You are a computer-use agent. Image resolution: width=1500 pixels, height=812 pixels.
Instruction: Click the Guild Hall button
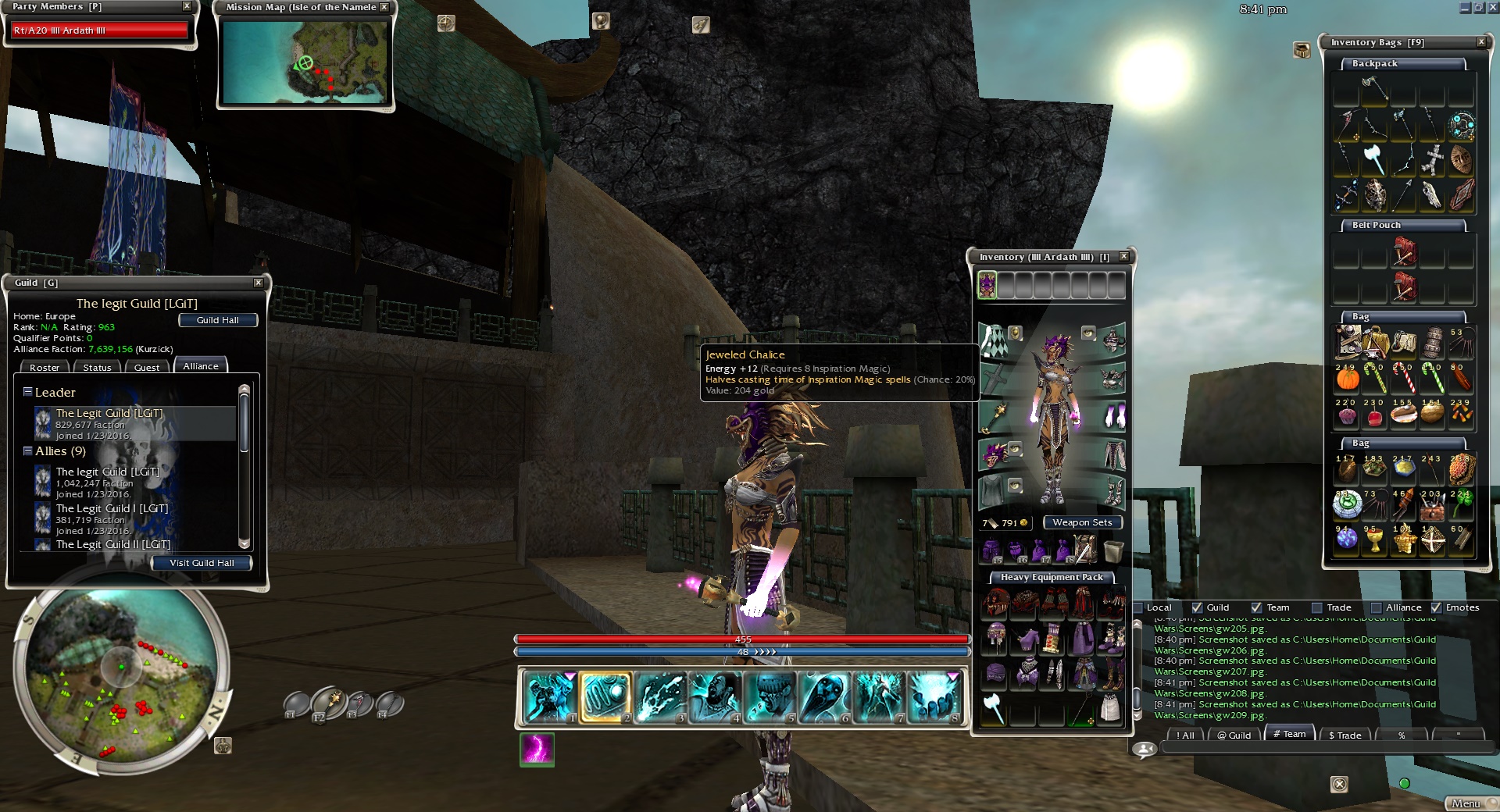point(217,320)
